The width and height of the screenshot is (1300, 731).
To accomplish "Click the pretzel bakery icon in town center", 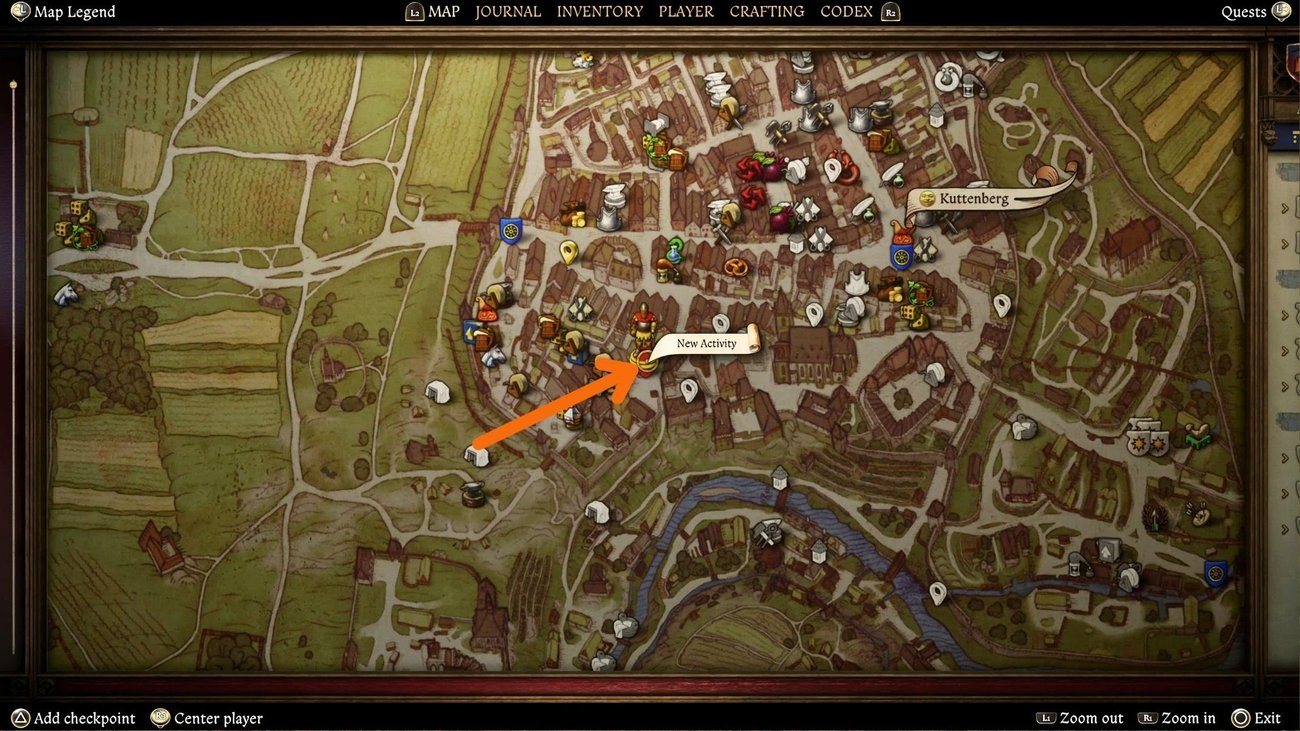I will pyautogui.click(x=735, y=267).
